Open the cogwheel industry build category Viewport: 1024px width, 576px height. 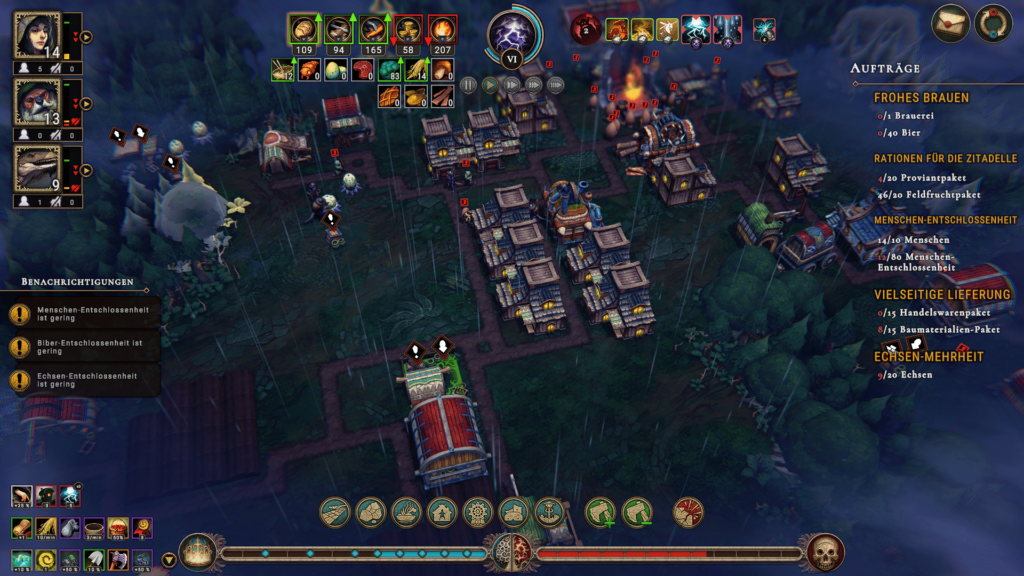click(478, 513)
